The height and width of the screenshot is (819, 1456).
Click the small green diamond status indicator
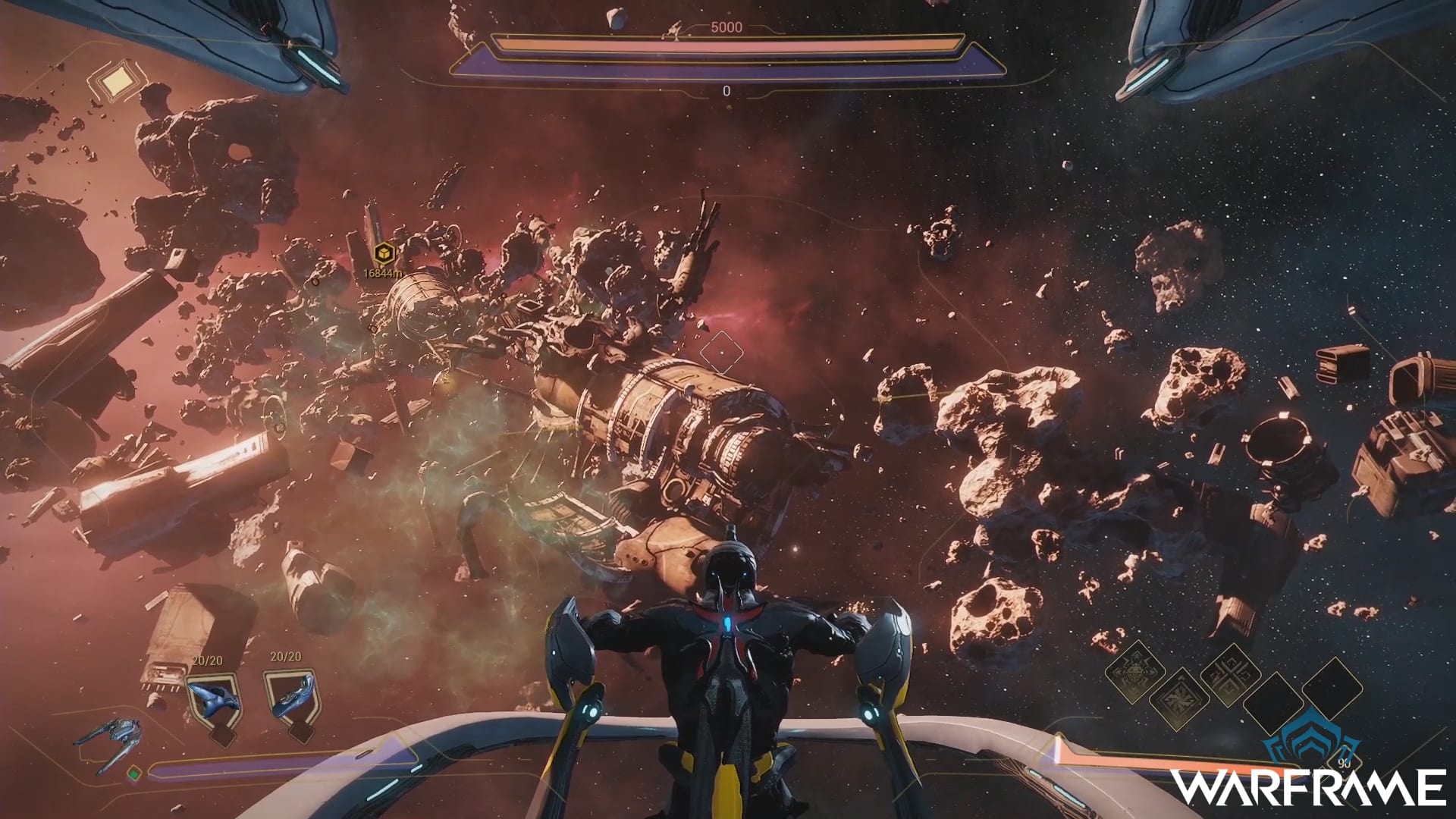(x=134, y=773)
